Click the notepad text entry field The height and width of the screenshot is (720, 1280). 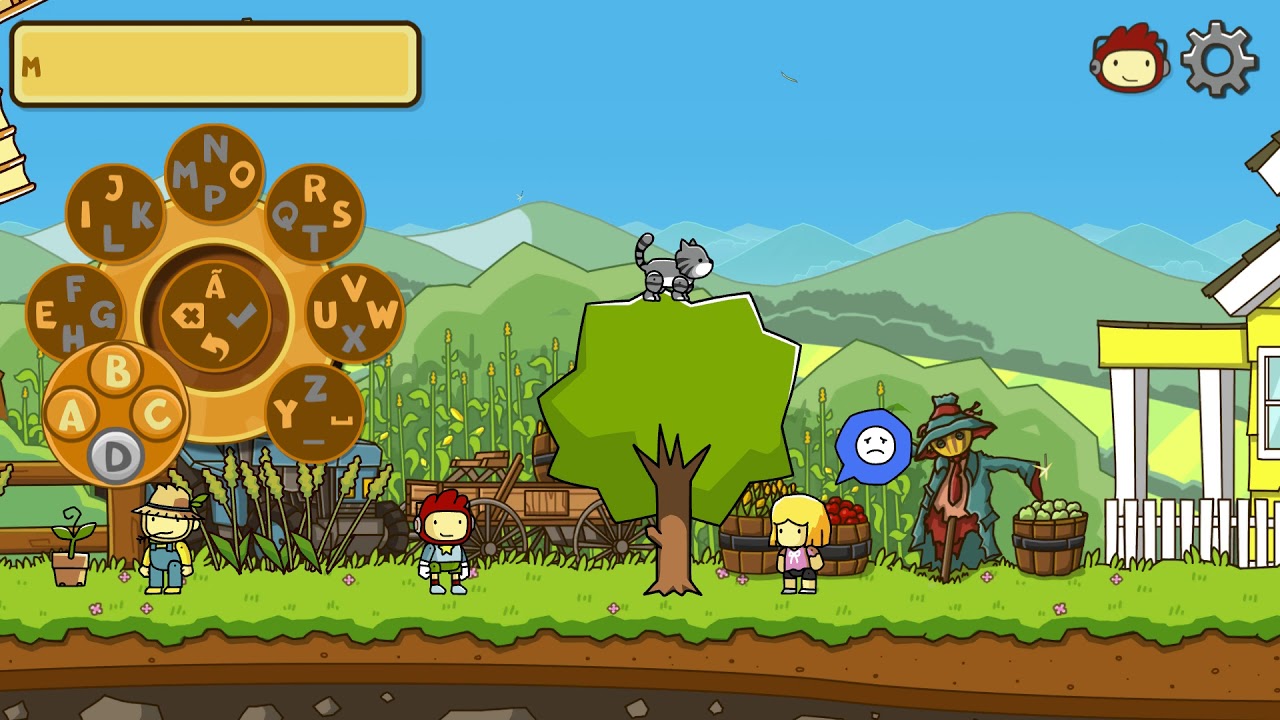[215, 65]
